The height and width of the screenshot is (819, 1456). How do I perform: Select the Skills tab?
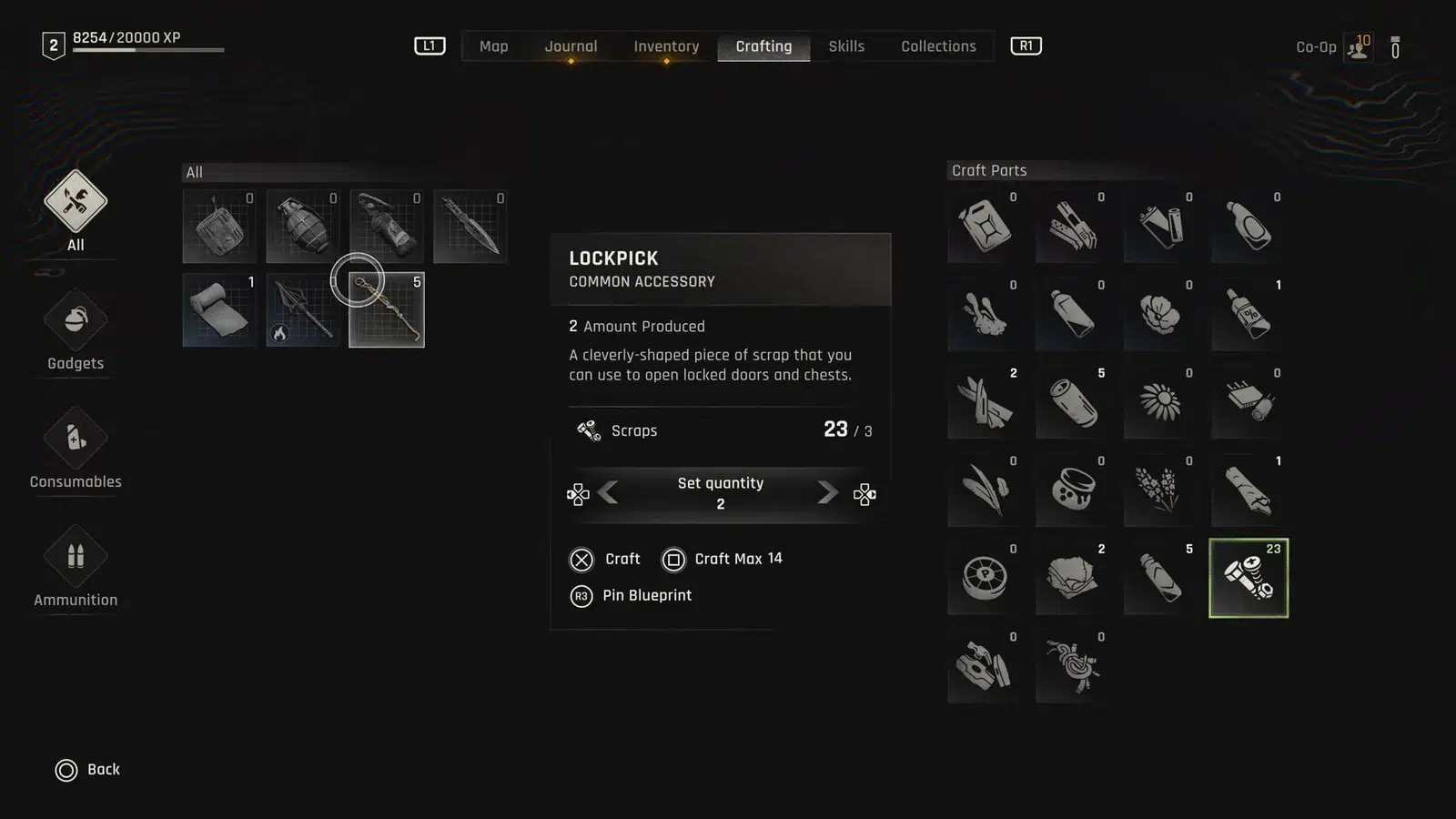point(846,46)
